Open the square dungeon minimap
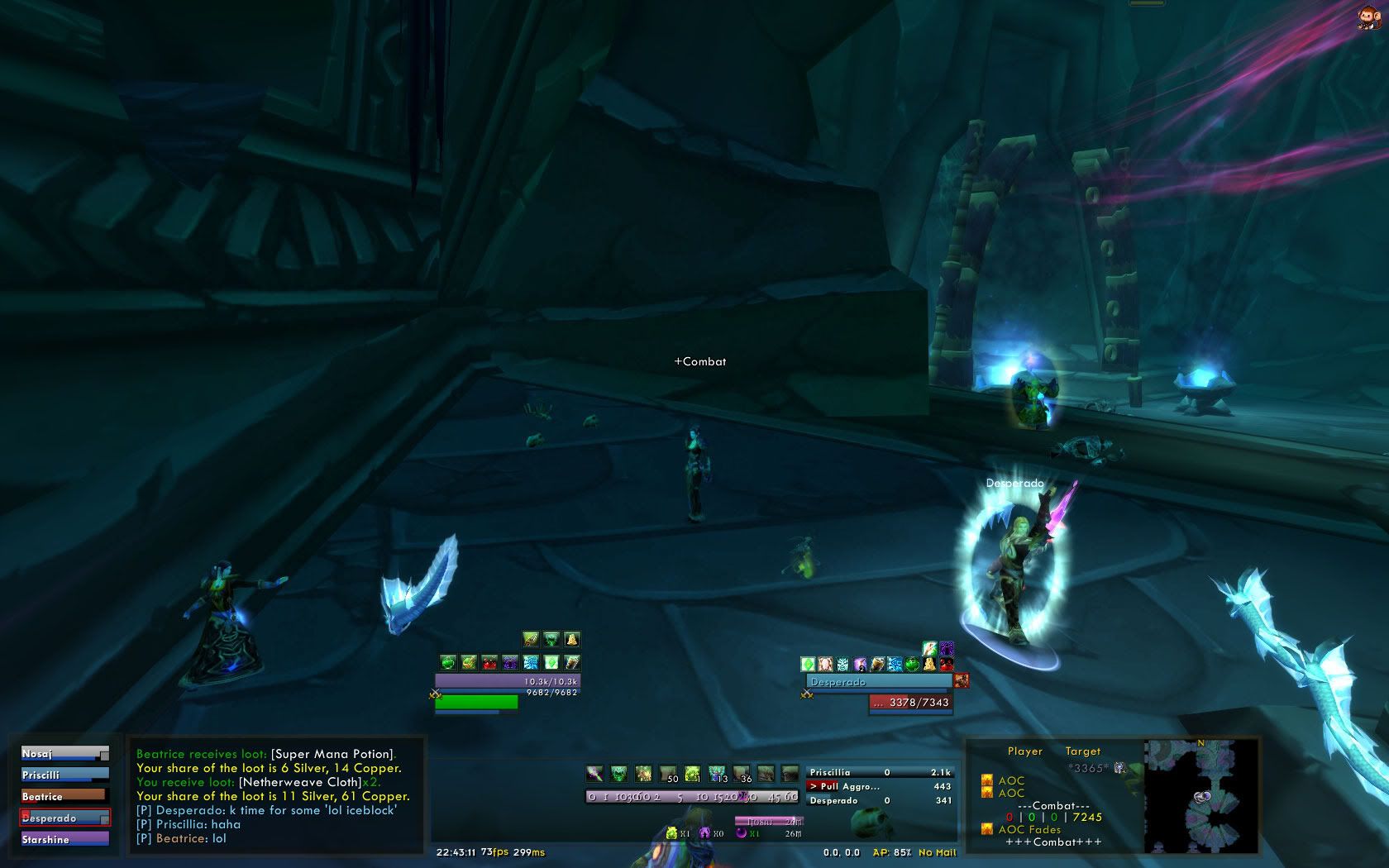 coord(1200,796)
